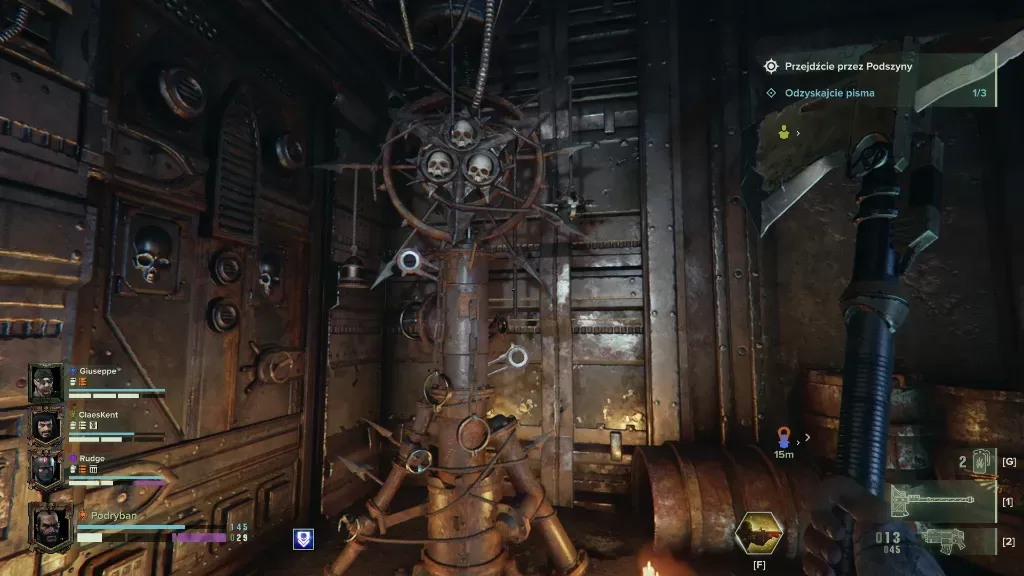Click the blue chevron shield buff icon
This screenshot has width=1024, height=576.
point(302,539)
